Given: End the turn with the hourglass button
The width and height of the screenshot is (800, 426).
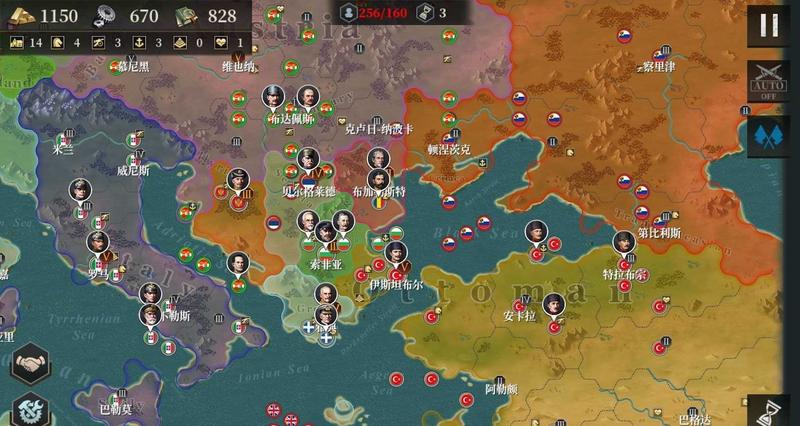Looking at the screenshot, I should [771, 410].
